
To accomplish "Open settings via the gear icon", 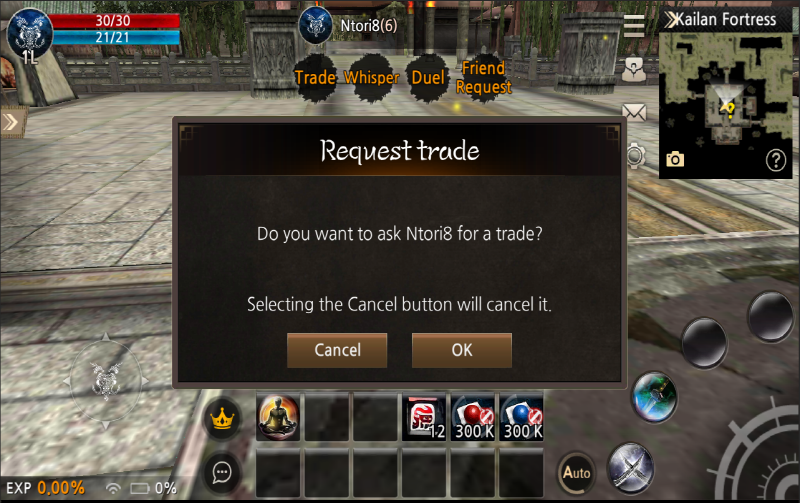I will (x=634, y=155).
